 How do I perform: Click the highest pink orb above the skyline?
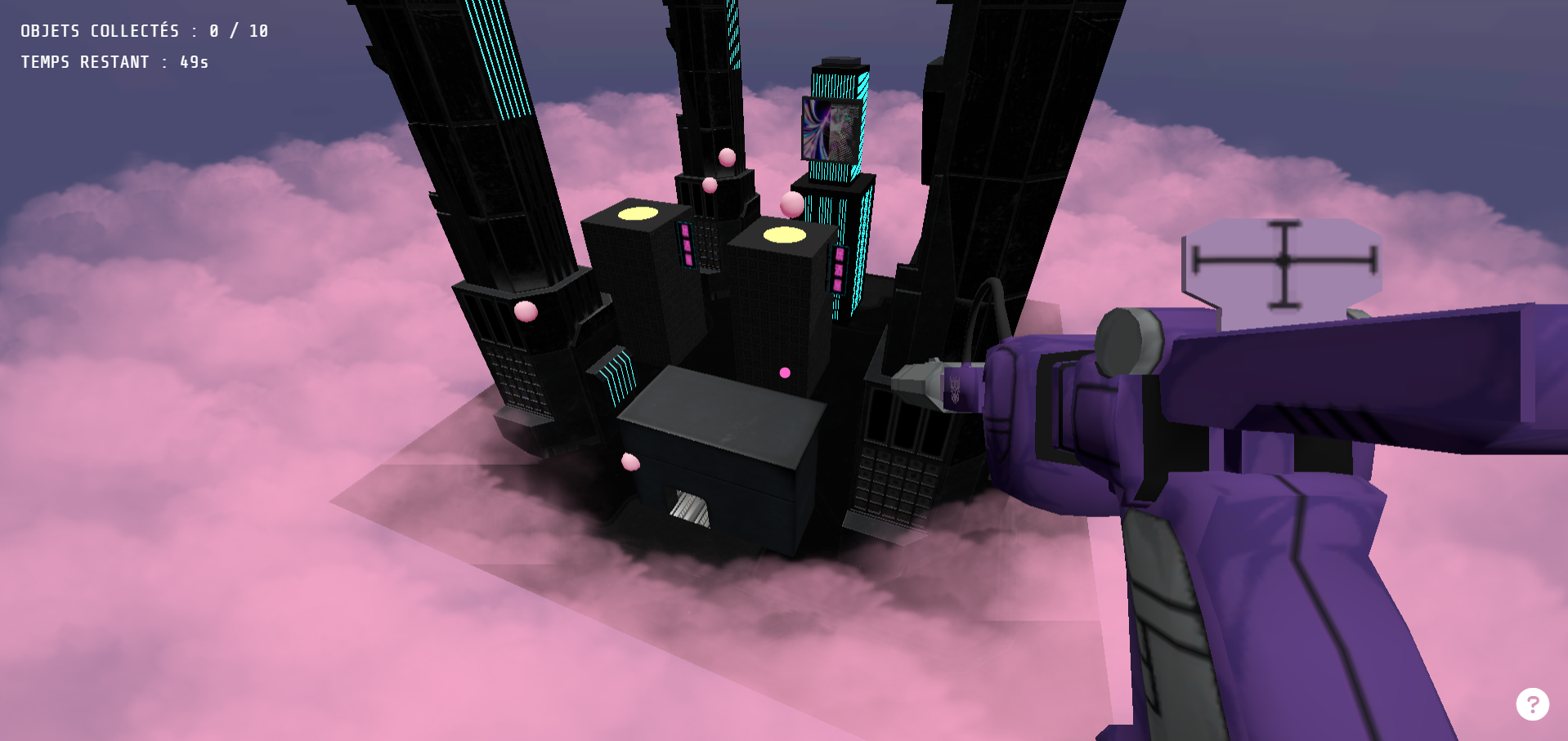click(726, 156)
